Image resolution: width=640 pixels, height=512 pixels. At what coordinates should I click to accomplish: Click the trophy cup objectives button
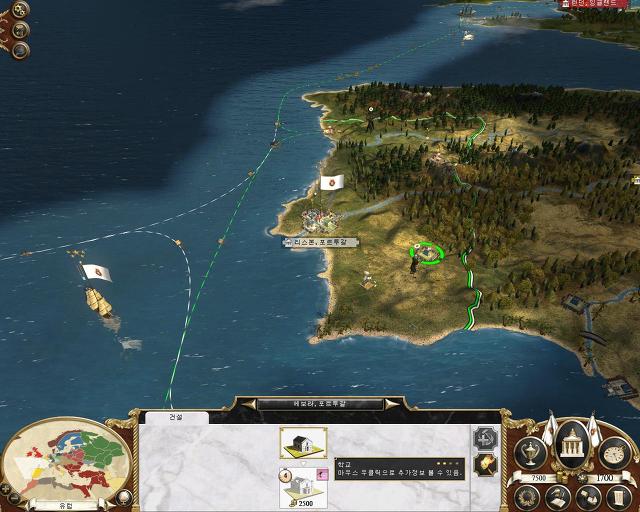531,452
